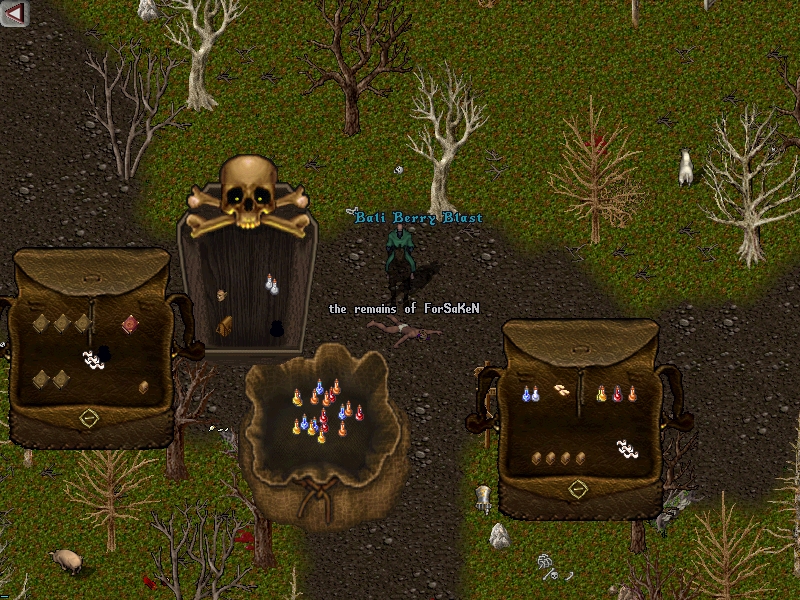The height and width of the screenshot is (600, 800).
Task: Pick the red spellbook in left backpack
Action: (130, 323)
